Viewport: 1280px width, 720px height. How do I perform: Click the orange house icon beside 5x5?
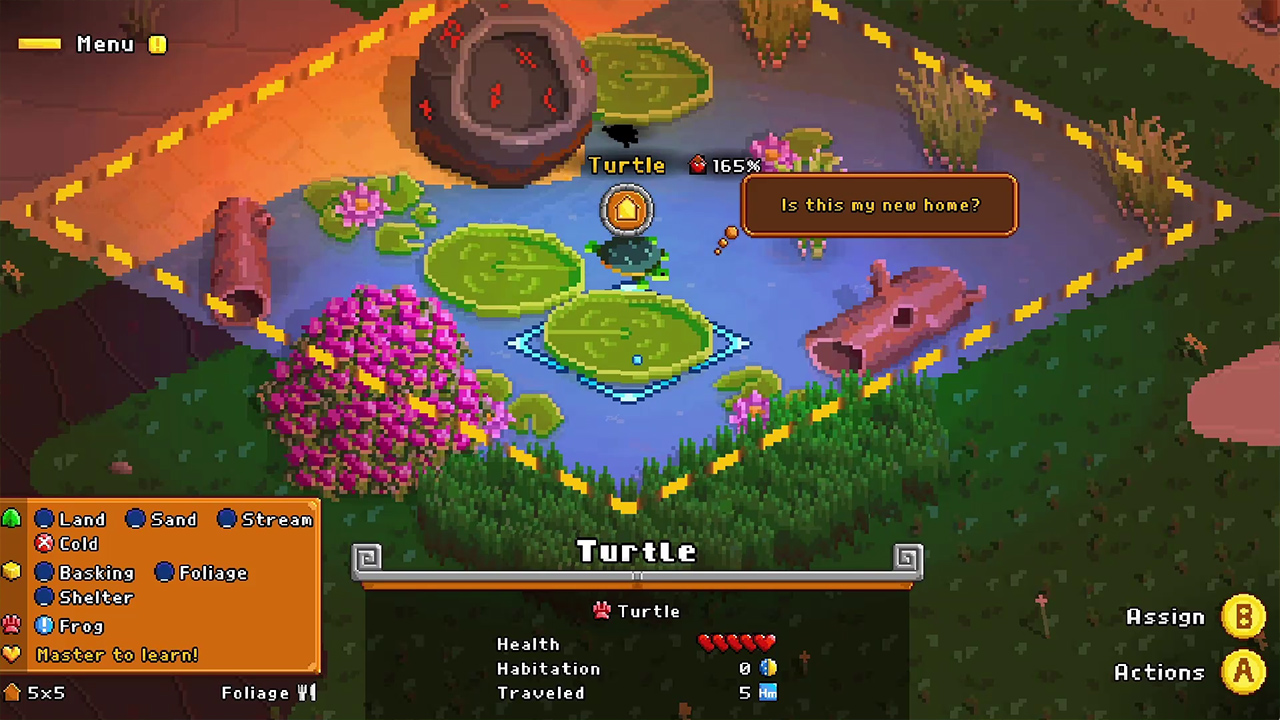[x=12, y=692]
